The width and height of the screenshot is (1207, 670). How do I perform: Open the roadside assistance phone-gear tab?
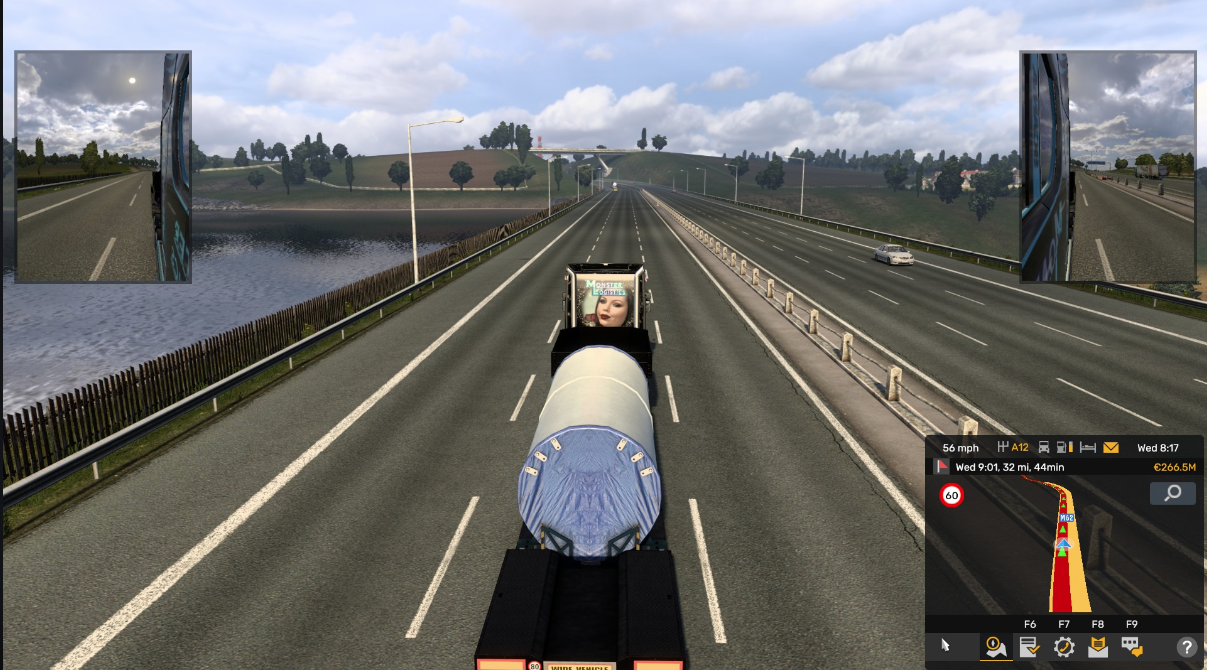[x=1063, y=647]
